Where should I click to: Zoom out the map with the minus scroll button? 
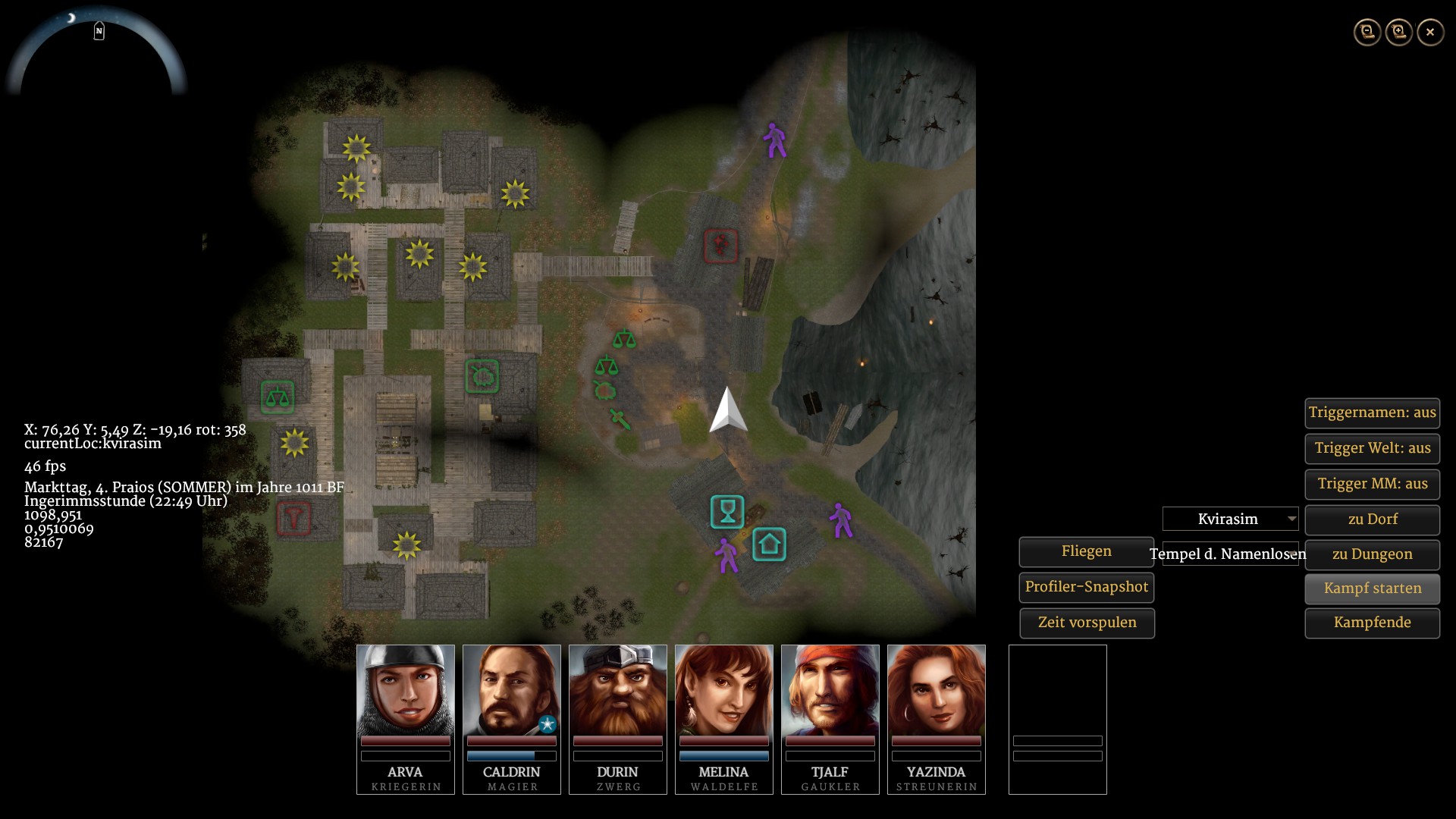click(x=1367, y=32)
